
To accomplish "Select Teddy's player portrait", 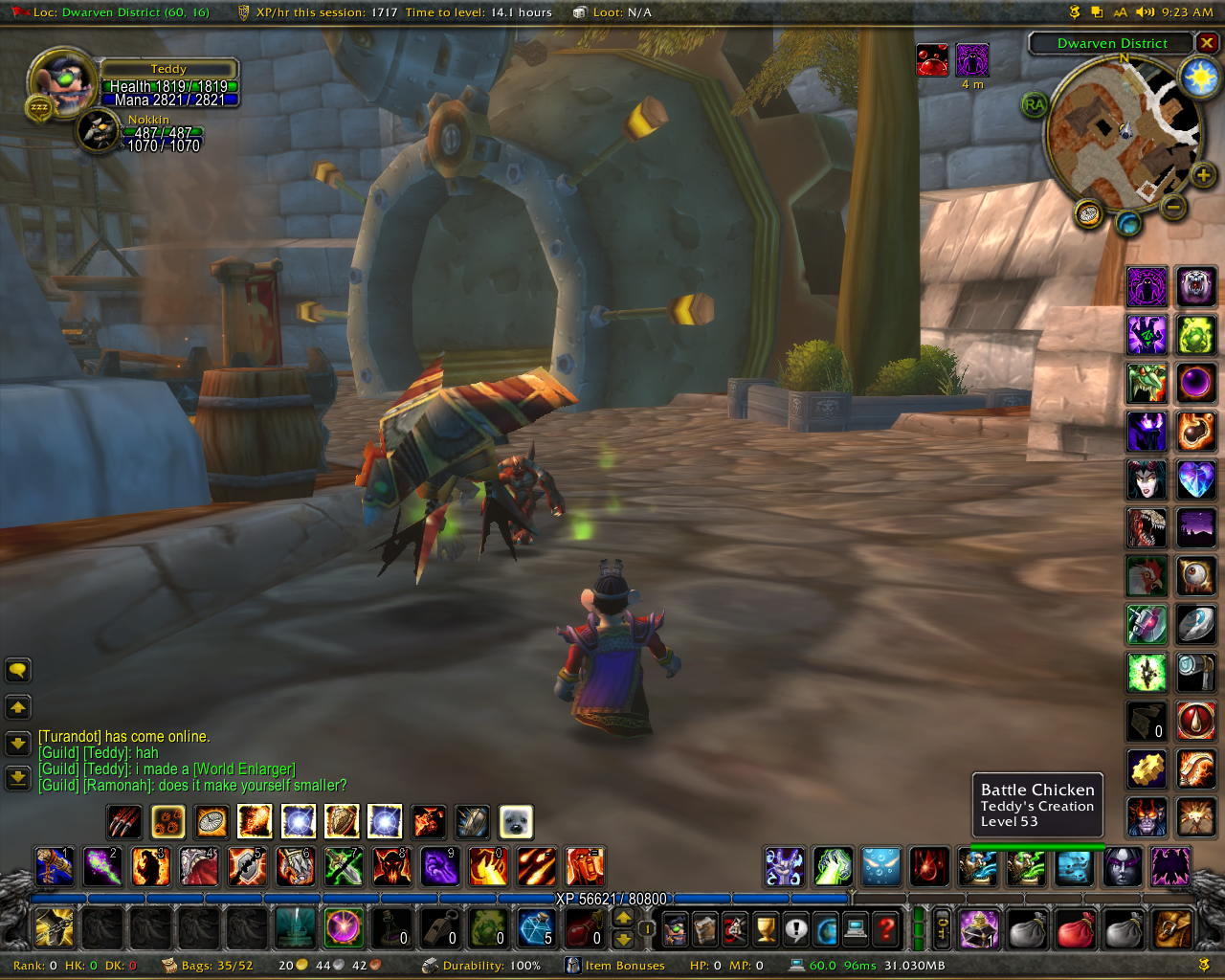I will [62, 83].
